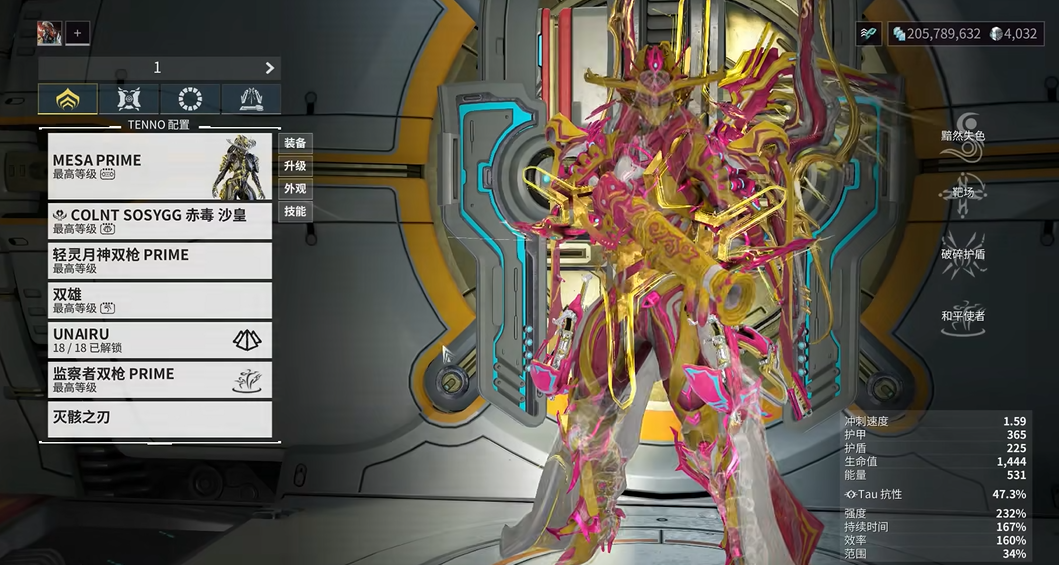Image resolution: width=1059 pixels, height=565 pixels.
Task: Add a new entry with the plus button
Action: coord(77,33)
